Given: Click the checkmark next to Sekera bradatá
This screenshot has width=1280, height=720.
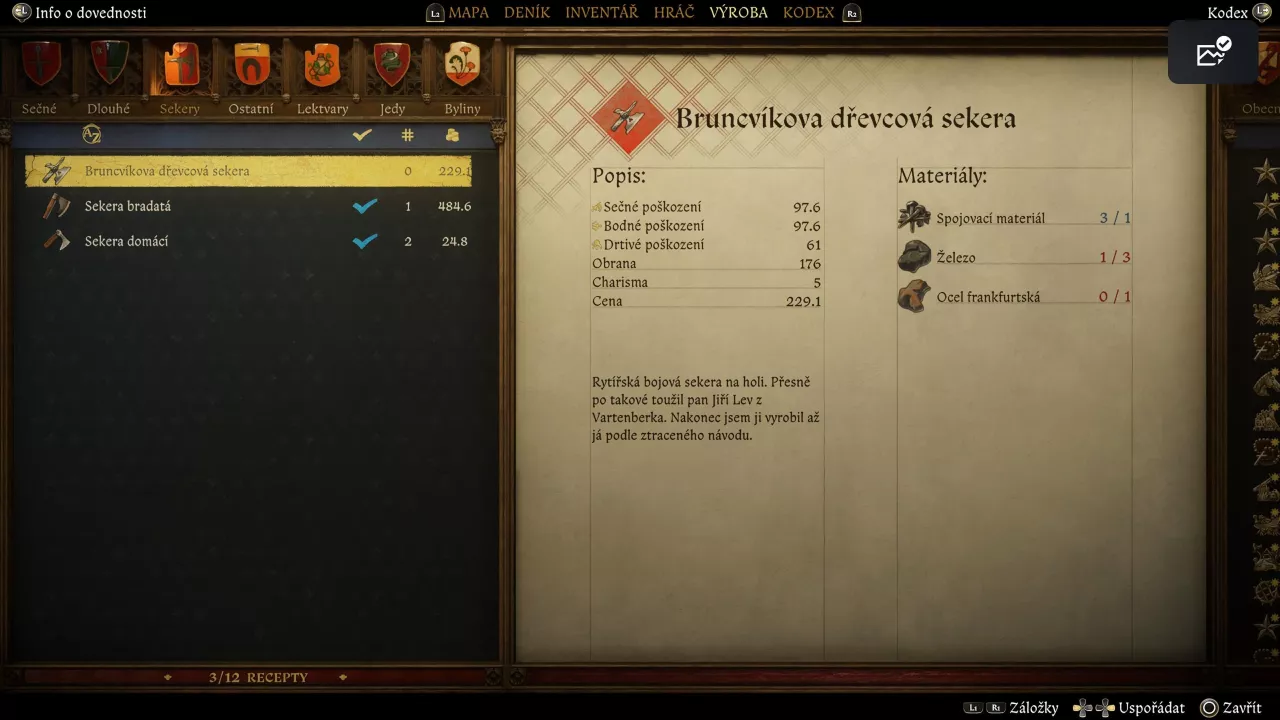Looking at the screenshot, I should click(365, 206).
